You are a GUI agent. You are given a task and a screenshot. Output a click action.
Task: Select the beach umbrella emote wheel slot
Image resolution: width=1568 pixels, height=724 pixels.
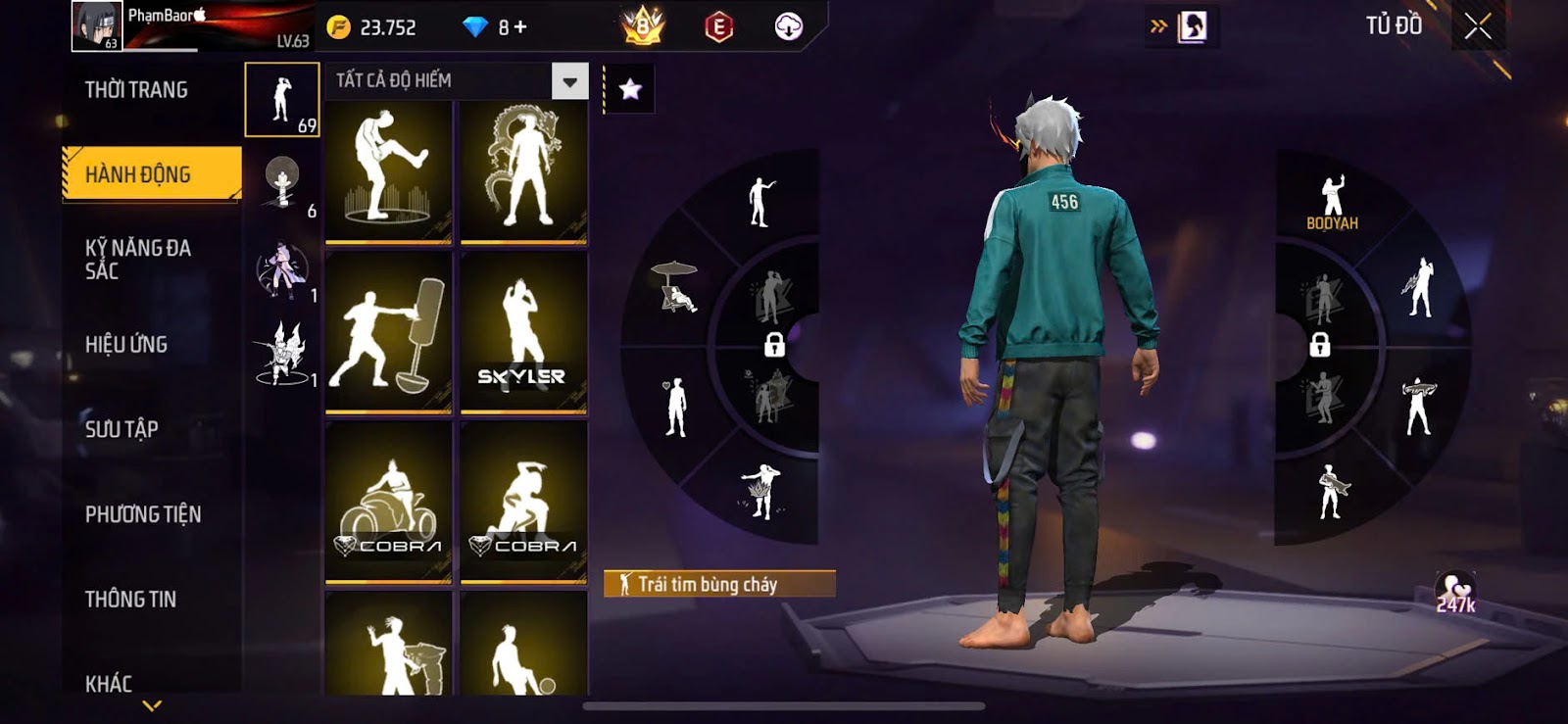[x=675, y=287]
